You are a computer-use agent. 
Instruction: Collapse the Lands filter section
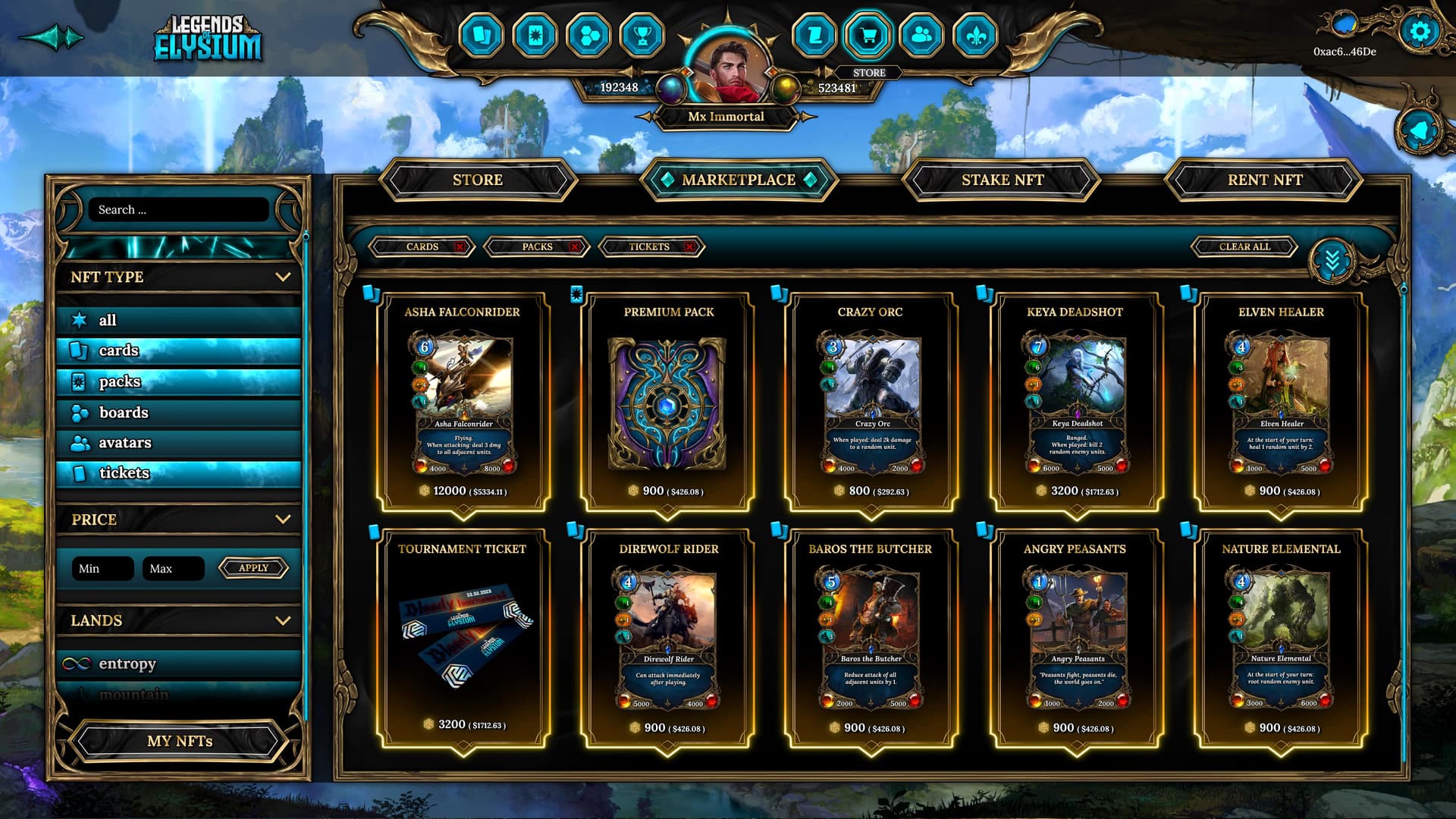[x=283, y=620]
